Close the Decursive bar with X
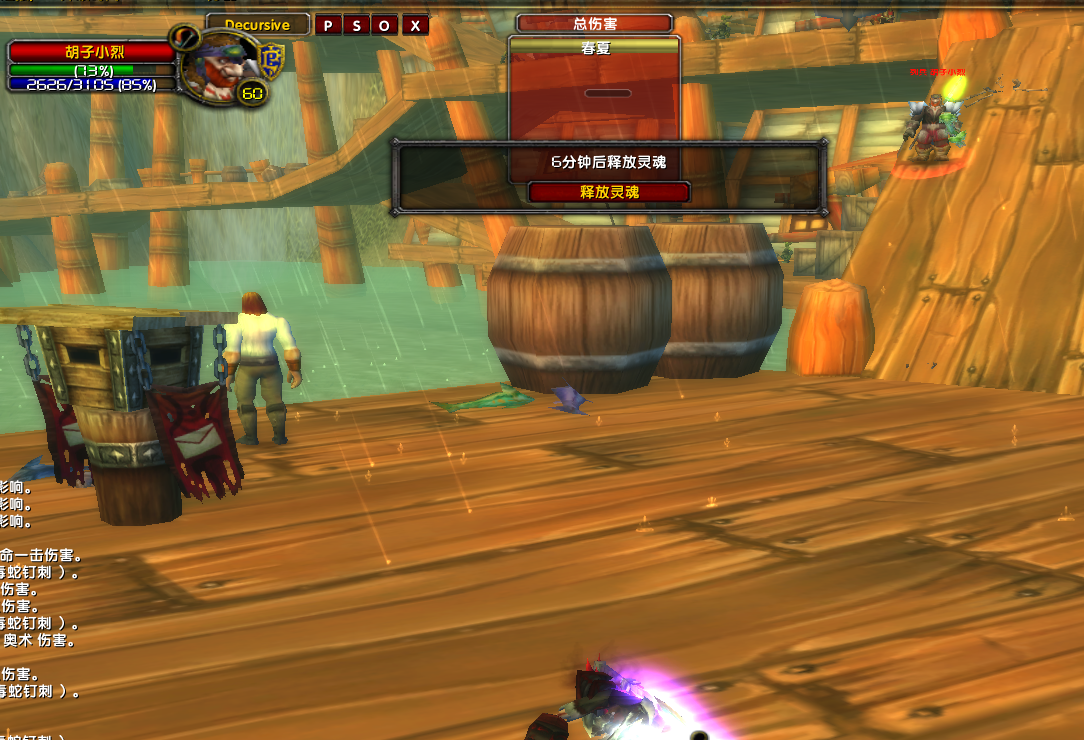Viewport: 1084px width, 740px height. [x=415, y=26]
